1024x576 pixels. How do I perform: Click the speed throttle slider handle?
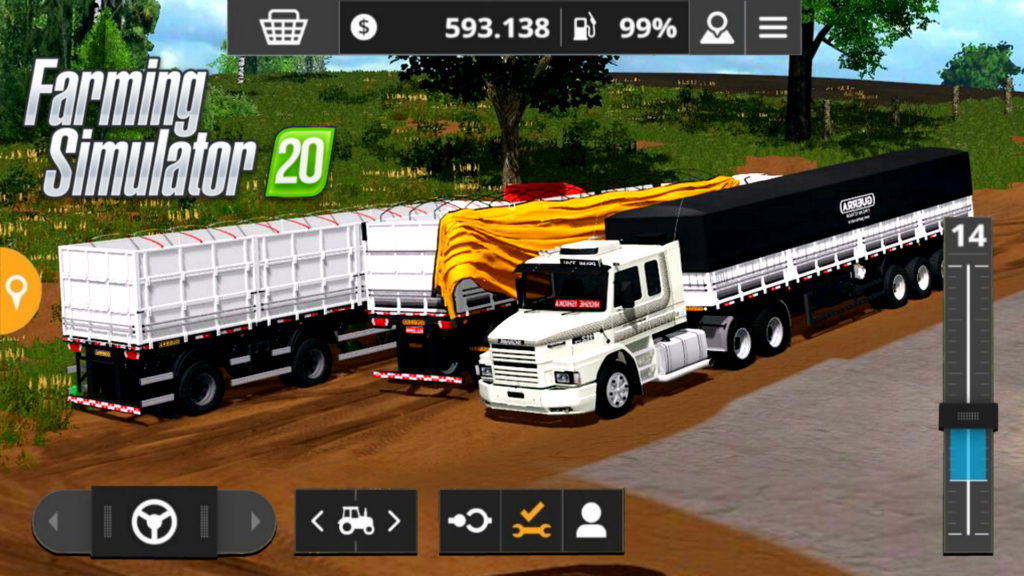967,415
